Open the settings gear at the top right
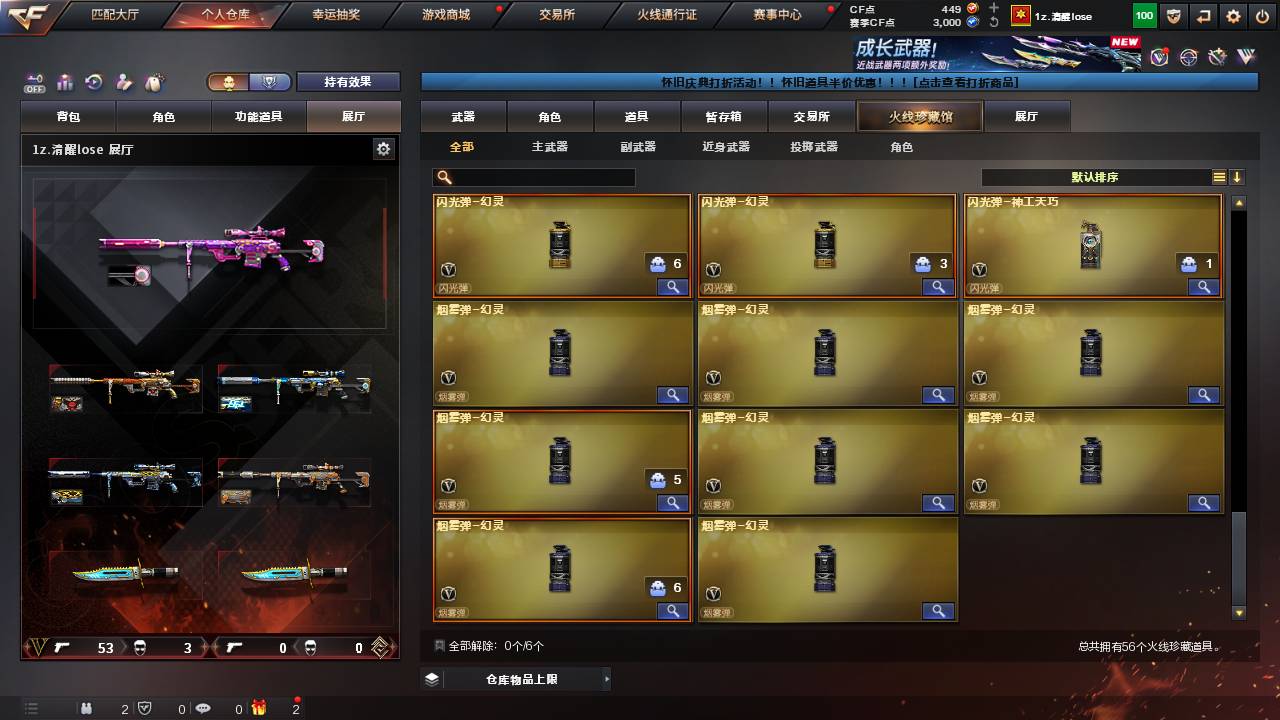 tap(1232, 16)
